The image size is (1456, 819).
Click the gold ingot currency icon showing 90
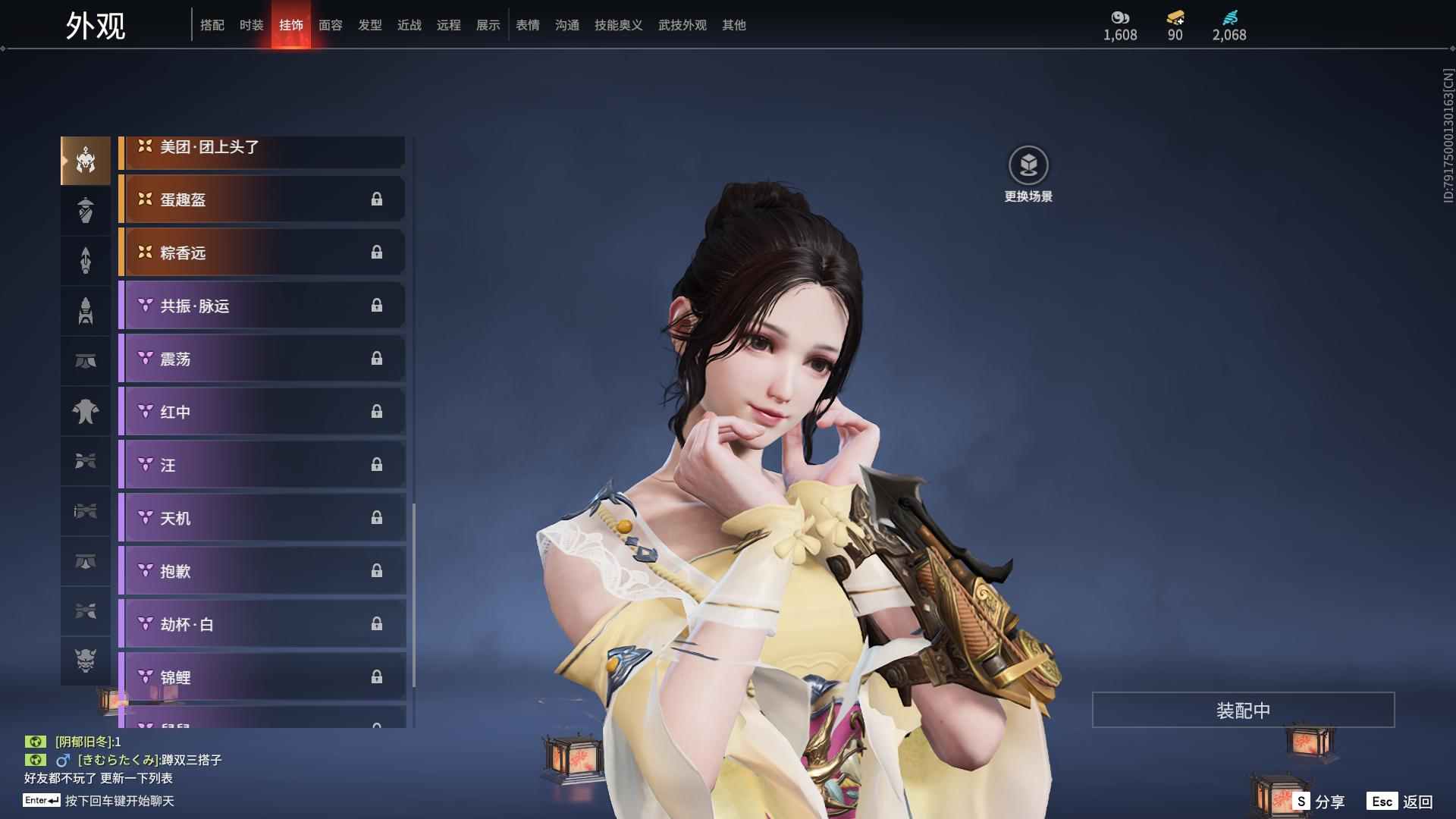click(1174, 17)
